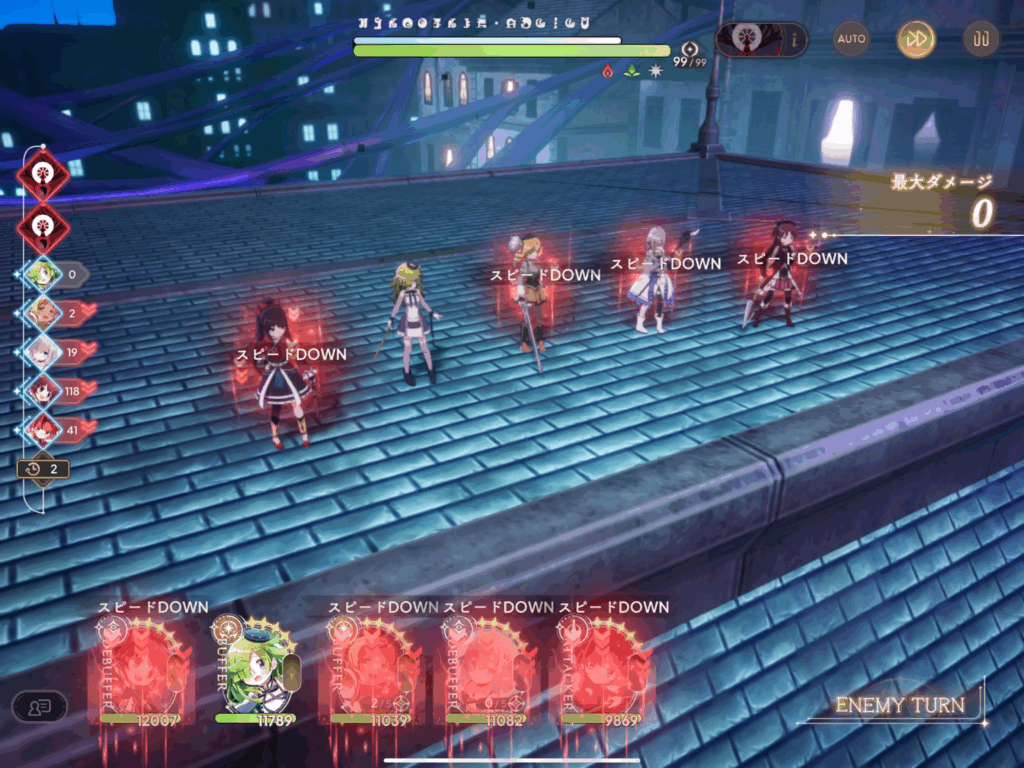Pause the battle
Screen dimensions: 1024x768
point(980,40)
